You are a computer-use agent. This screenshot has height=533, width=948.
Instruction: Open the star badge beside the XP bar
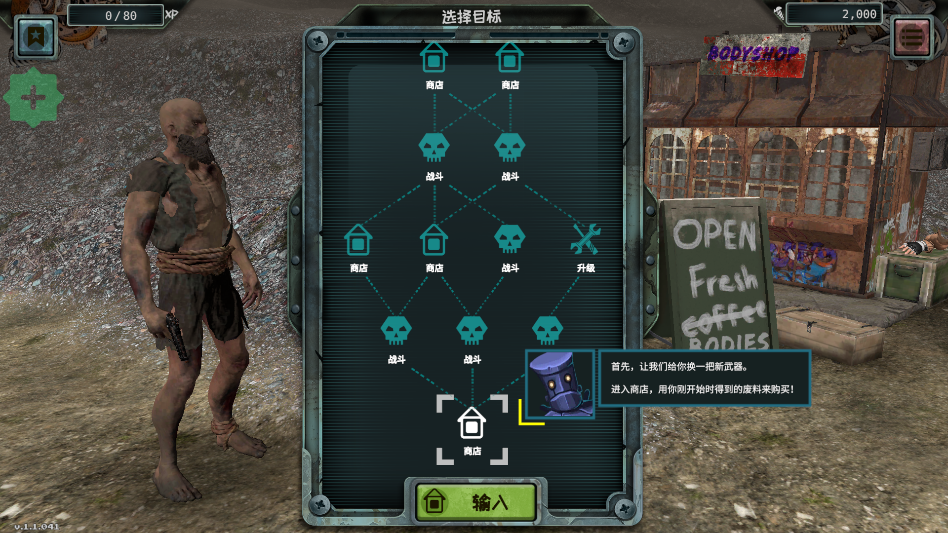pyautogui.click(x=36, y=37)
